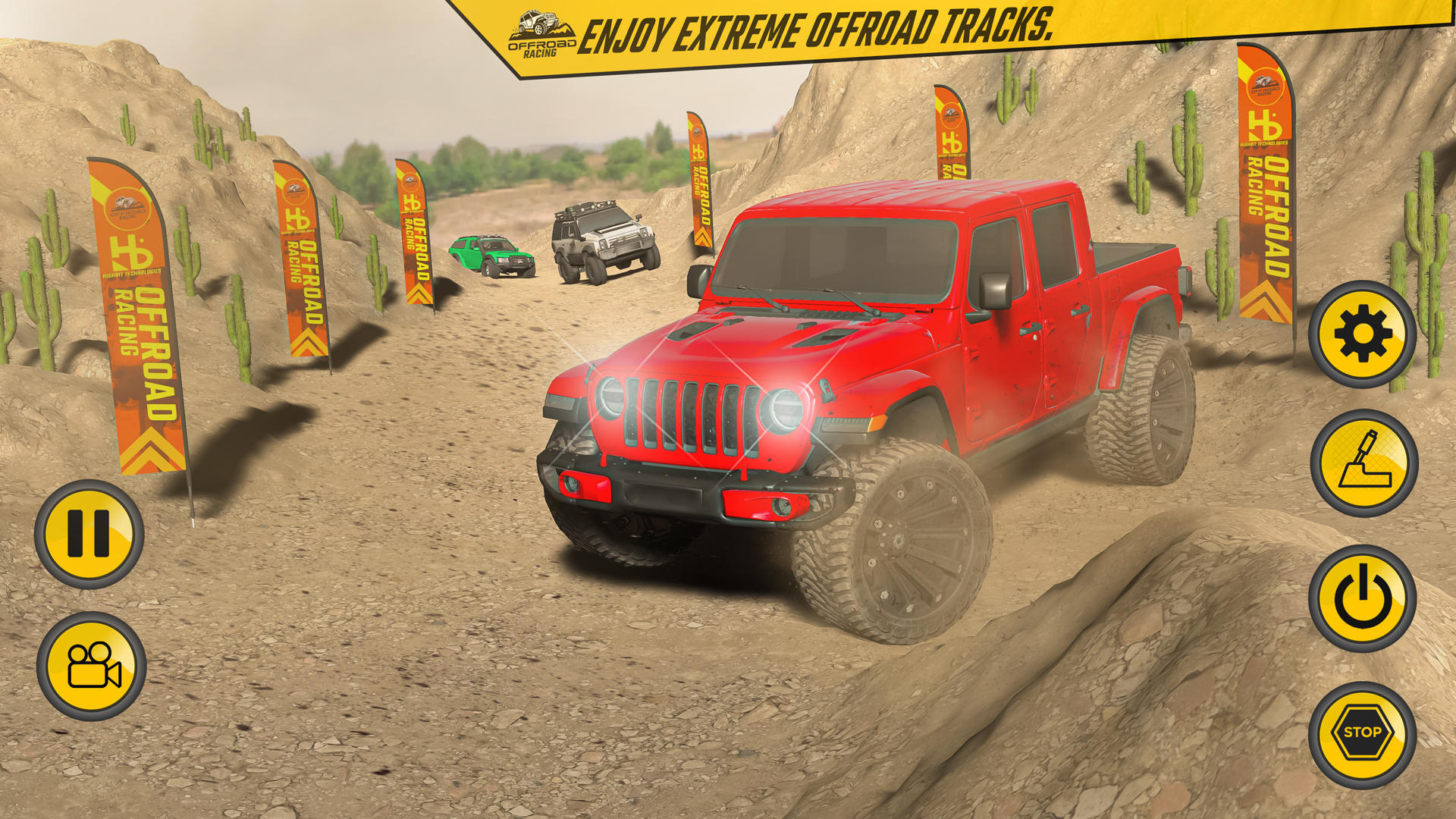Click the white jeep icon in the top banner

(538, 20)
